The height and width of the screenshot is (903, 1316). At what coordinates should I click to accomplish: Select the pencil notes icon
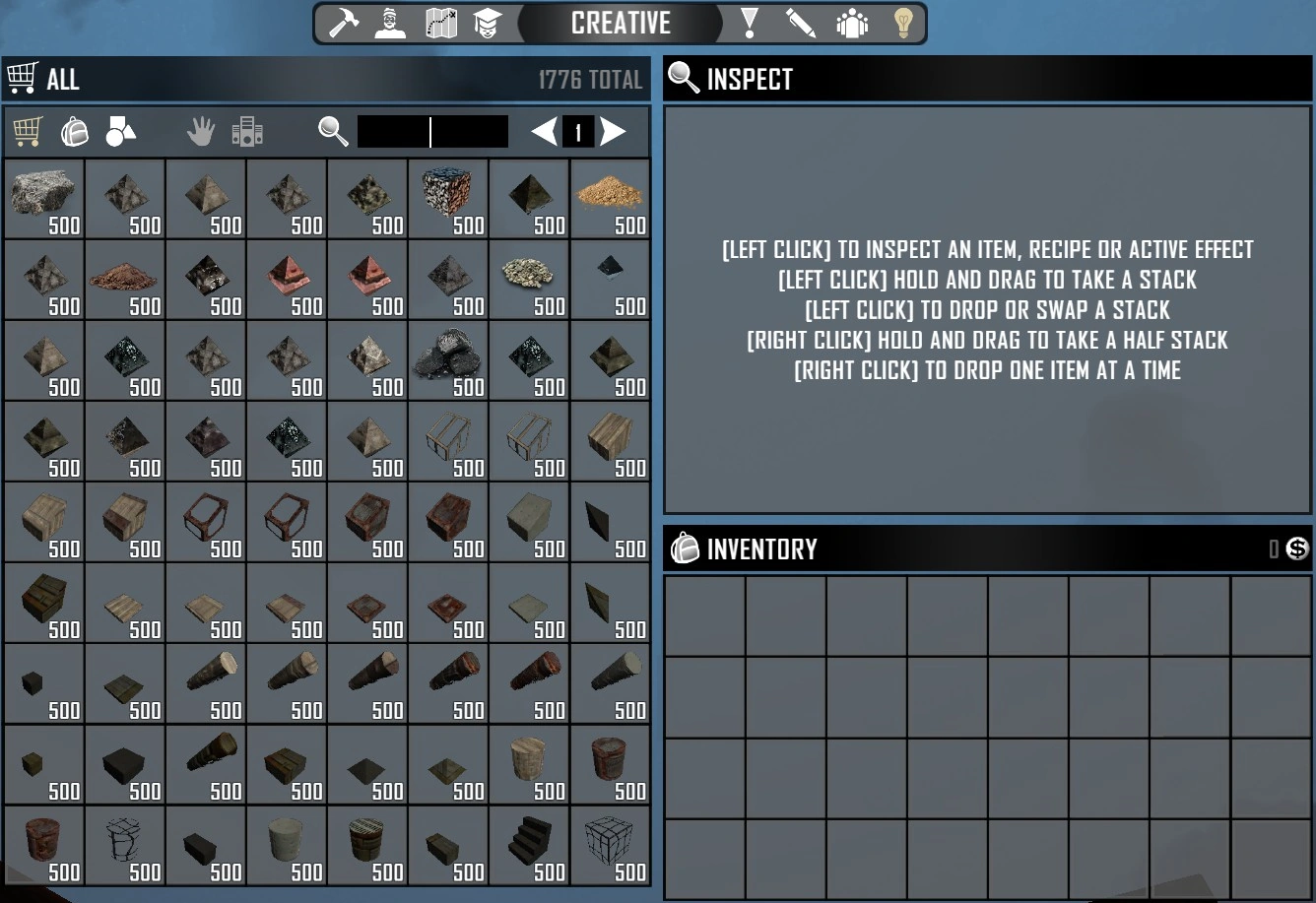[x=801, y=23]
